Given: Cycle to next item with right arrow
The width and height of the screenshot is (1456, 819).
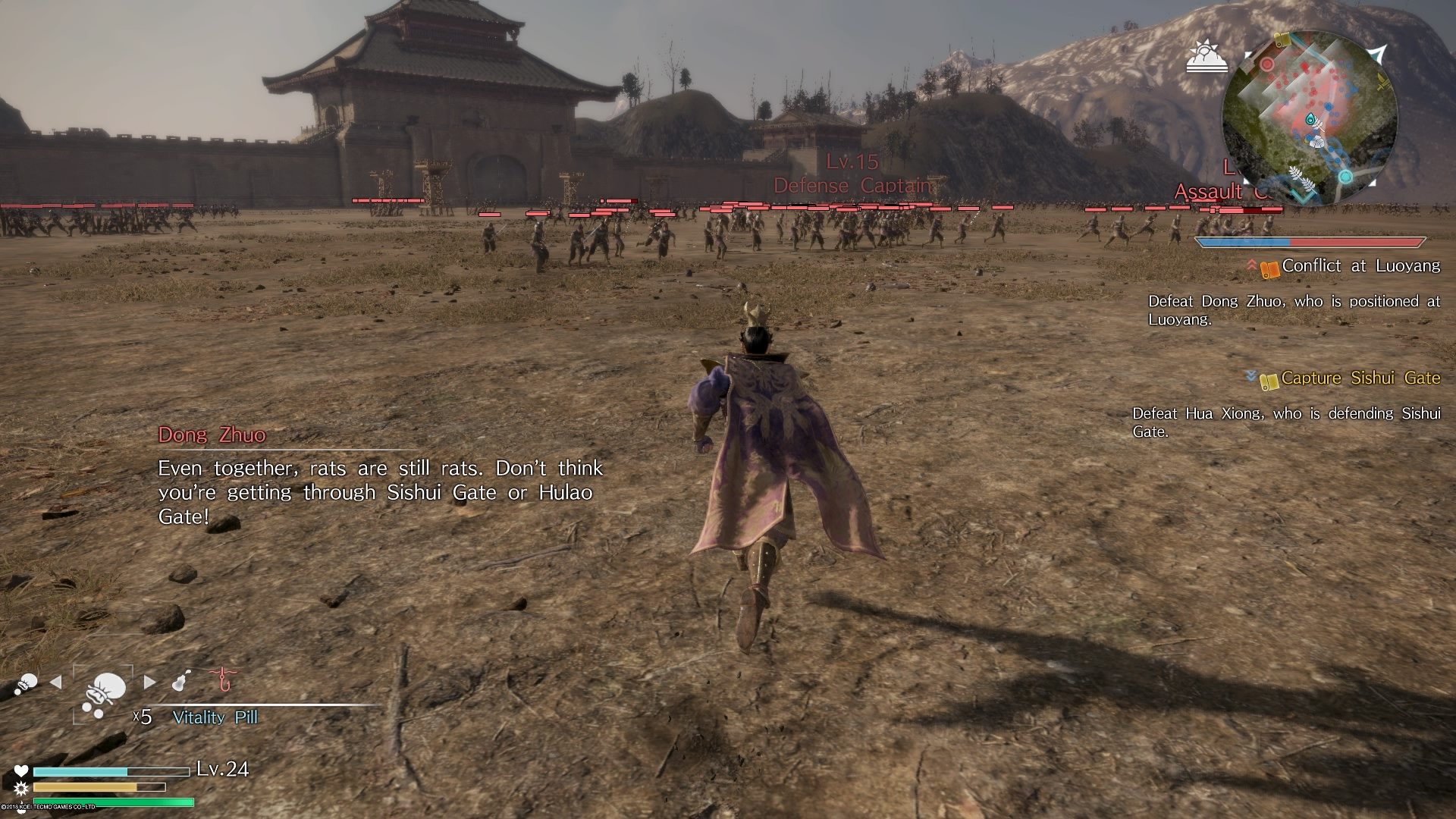Looking at the screenshot, I should [149, 682].
